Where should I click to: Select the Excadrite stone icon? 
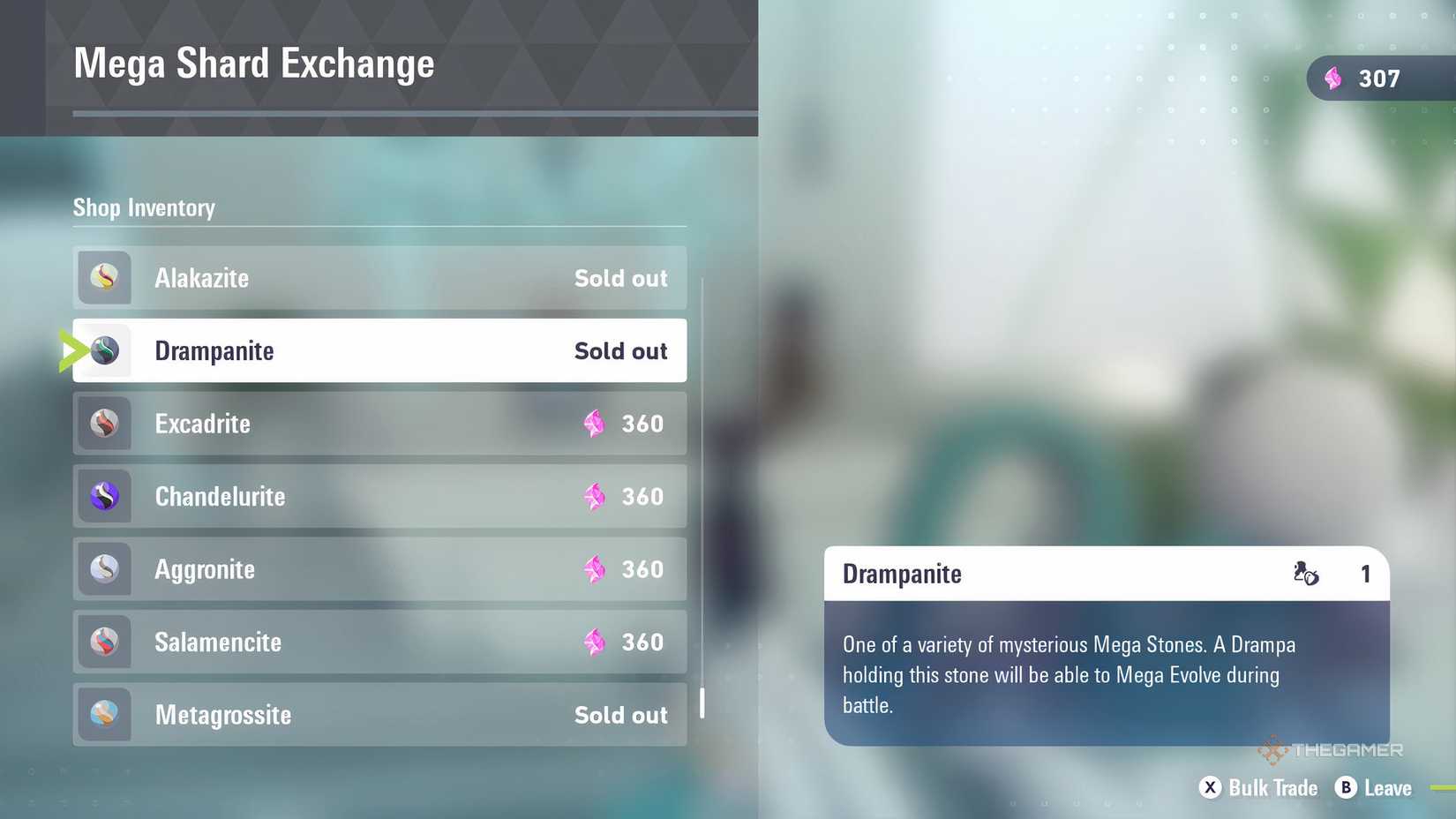(104, 424)
